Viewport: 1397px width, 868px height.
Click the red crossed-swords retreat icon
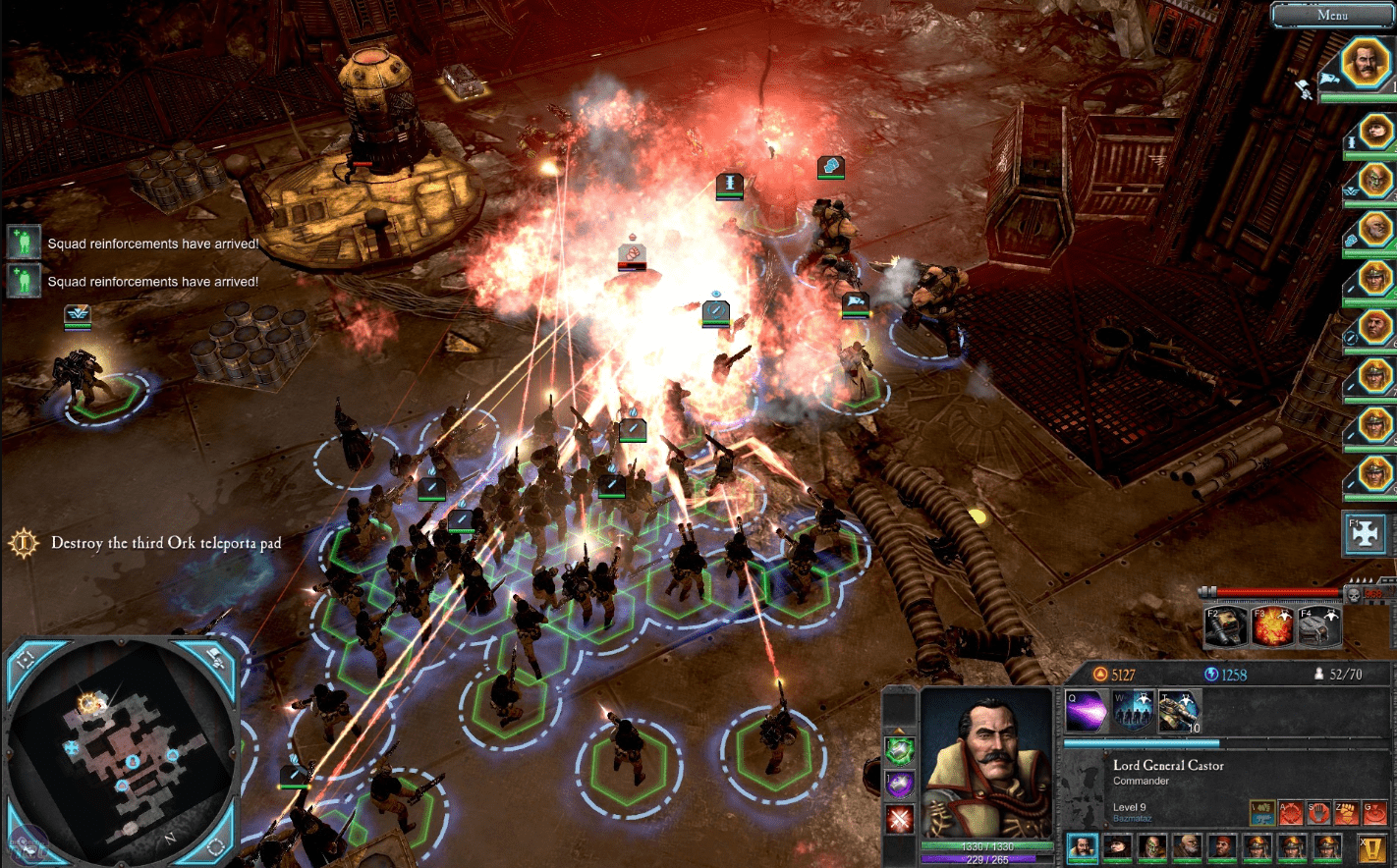[901, 818]
